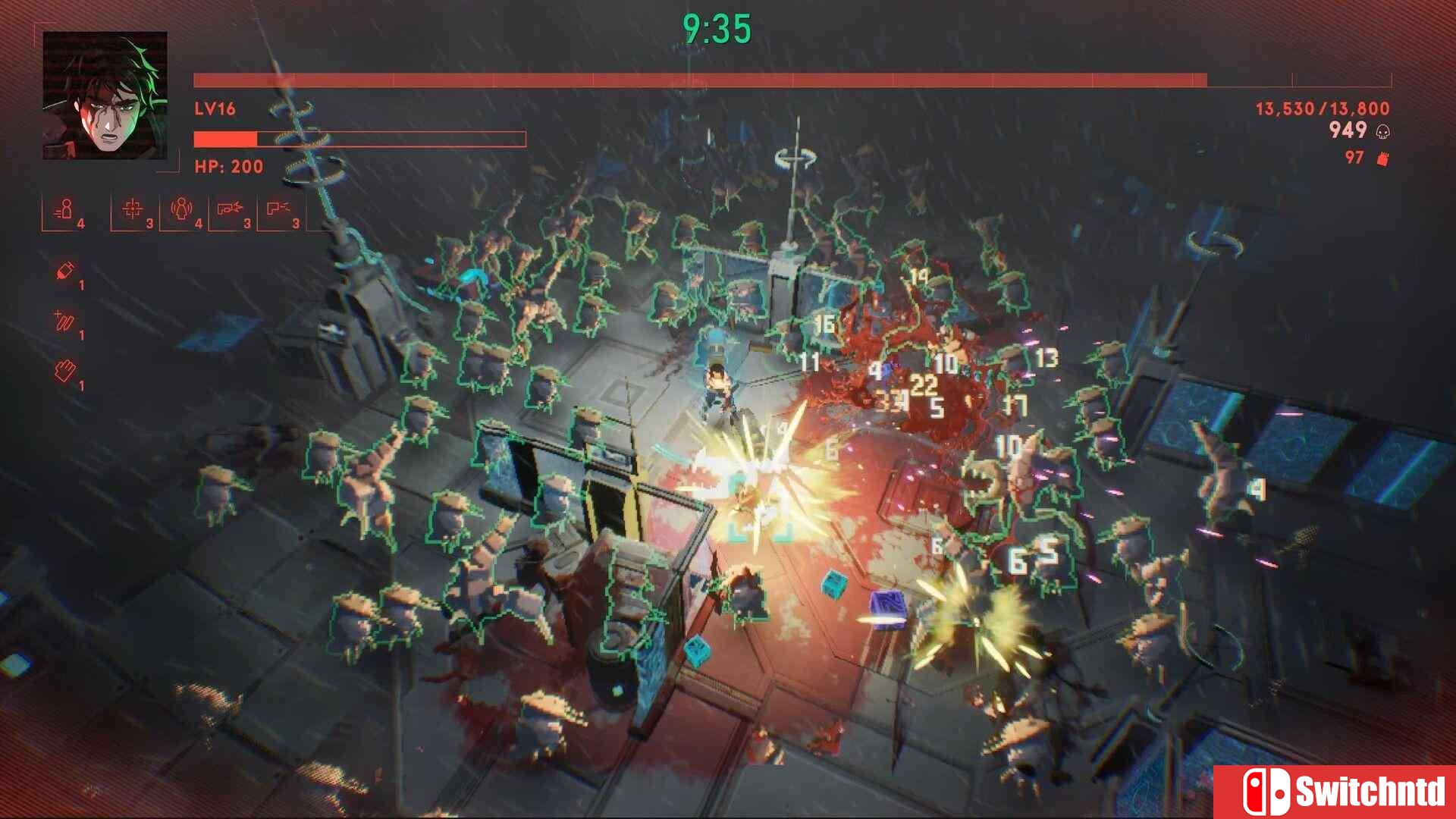Choose the glove upgrade icon
The image size is (1456, 819).
(65, 371)
